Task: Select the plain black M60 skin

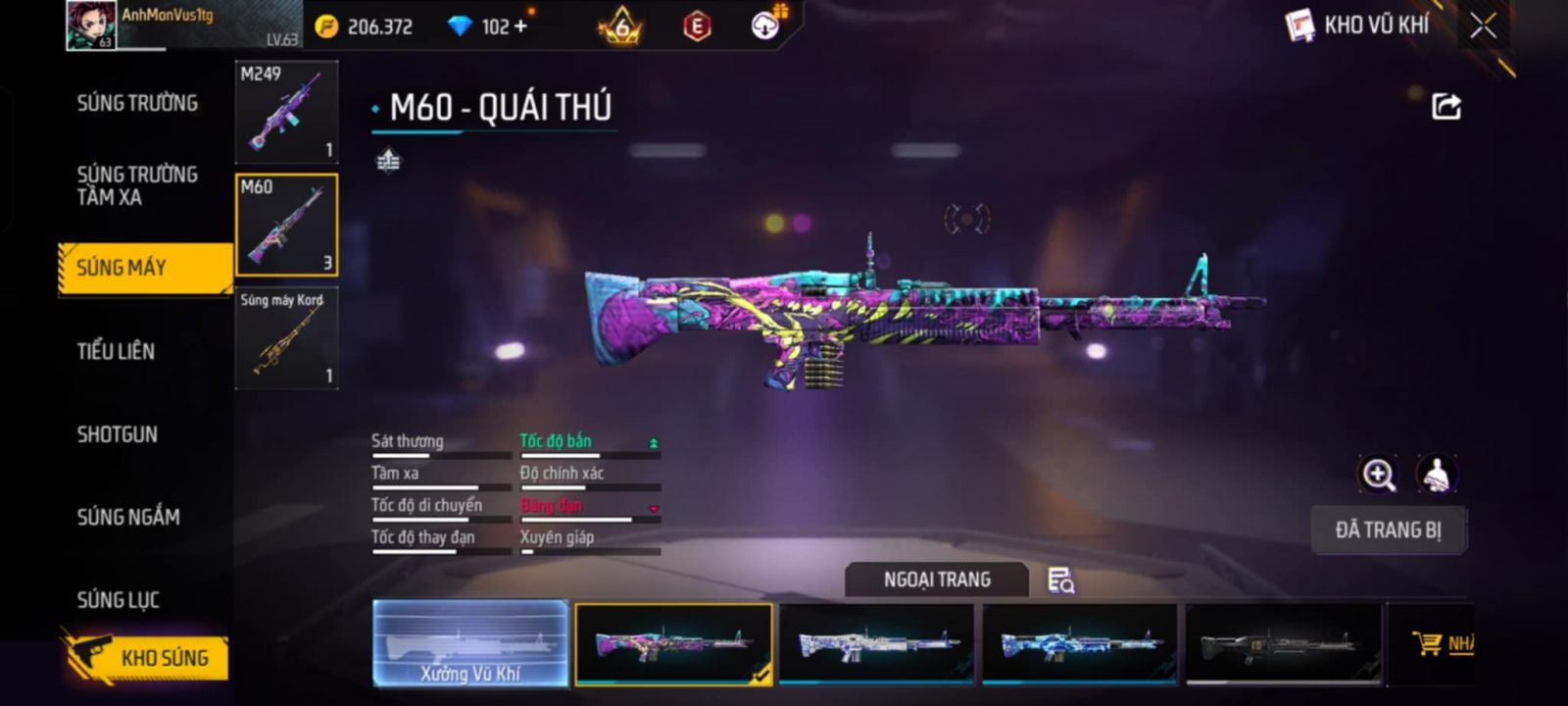Action: click(x=1283, y=643)
